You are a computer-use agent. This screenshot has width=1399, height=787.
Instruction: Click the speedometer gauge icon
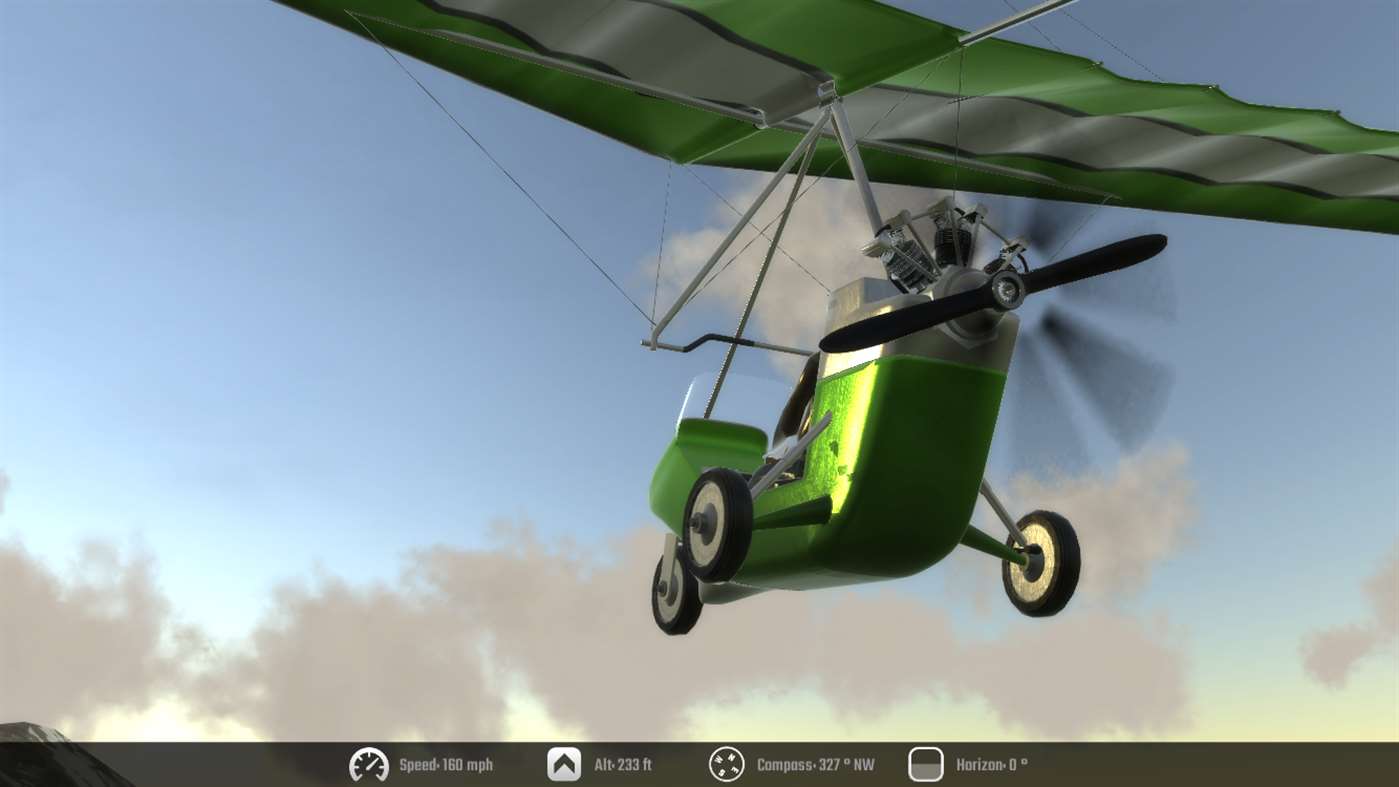point(369,765)
